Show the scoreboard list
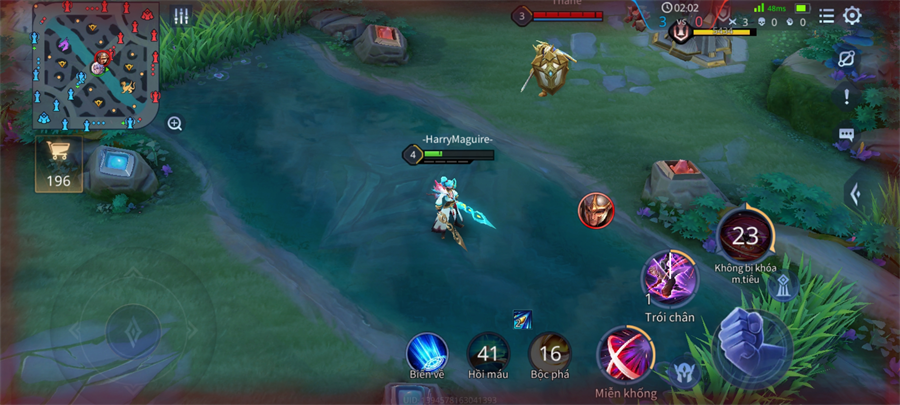This screenshot has width=900, height=405. pyautogui.click(x=826, y=16)
